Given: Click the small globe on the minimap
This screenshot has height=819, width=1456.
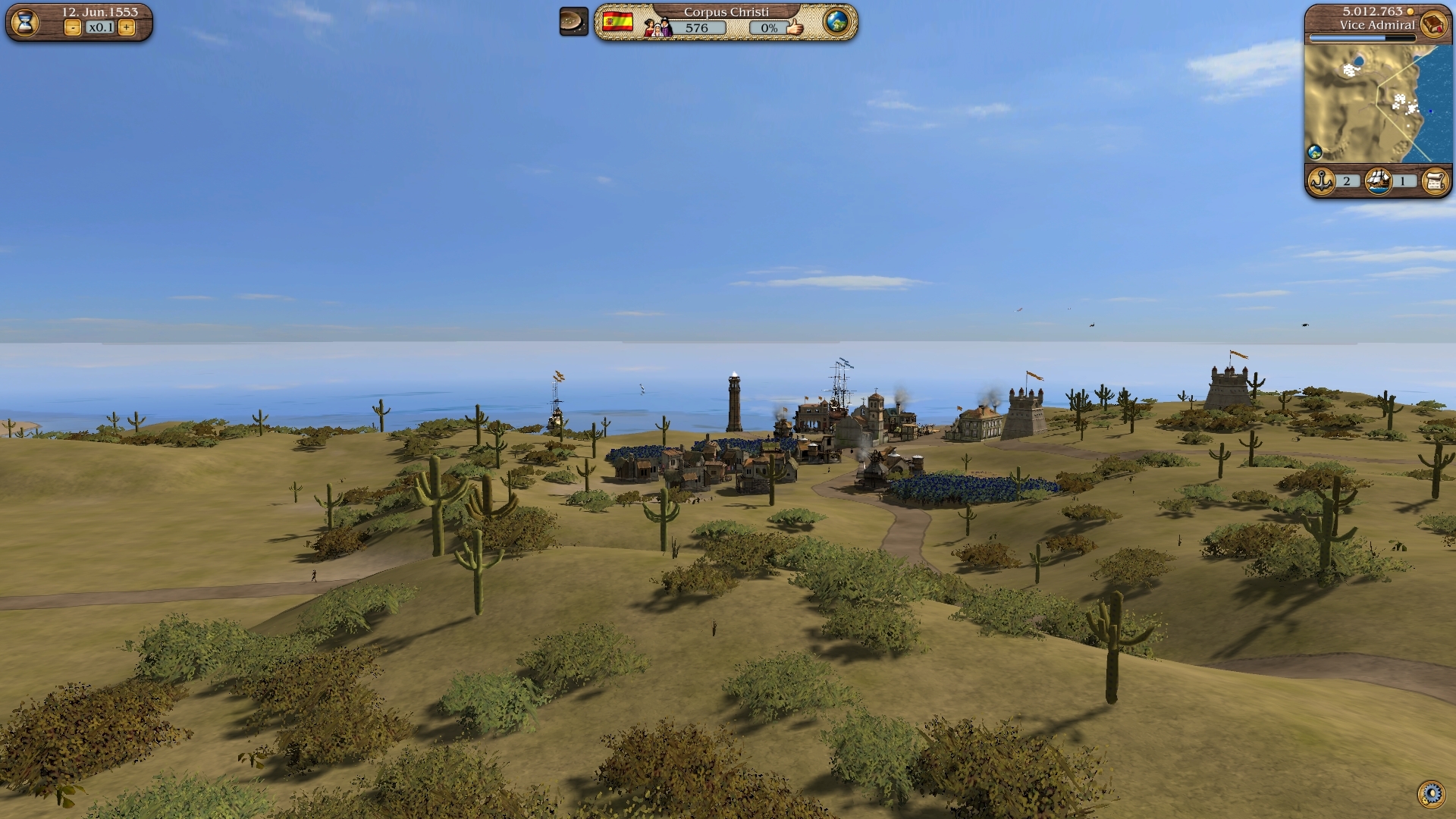Looking at the screenshot, I should point(1315,152).
